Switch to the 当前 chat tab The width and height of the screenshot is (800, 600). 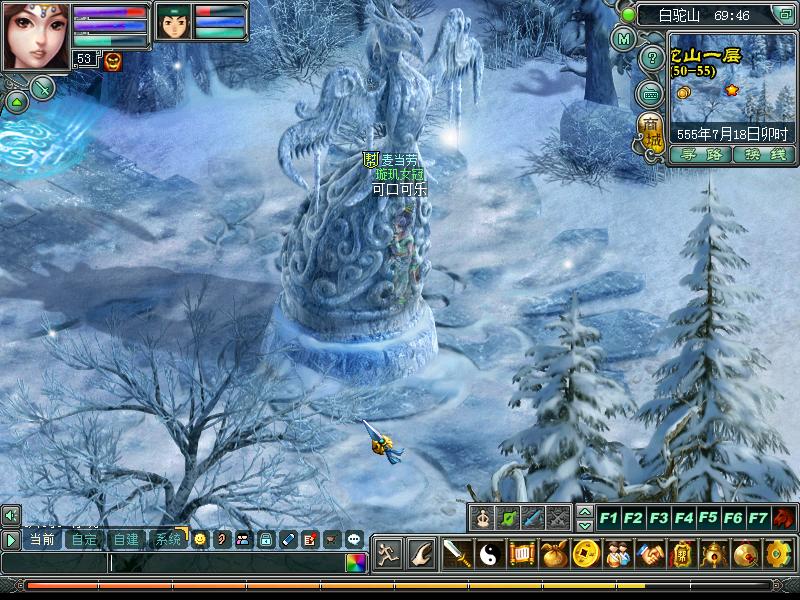[x=42, y=539]
